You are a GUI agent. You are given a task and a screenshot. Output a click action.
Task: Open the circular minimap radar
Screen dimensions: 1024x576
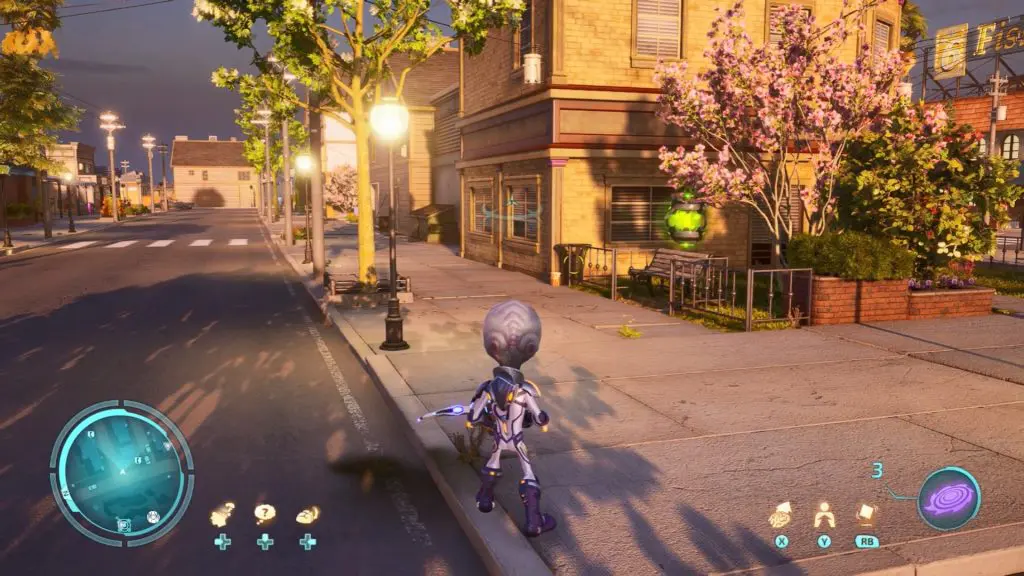(x=121, y=473)
